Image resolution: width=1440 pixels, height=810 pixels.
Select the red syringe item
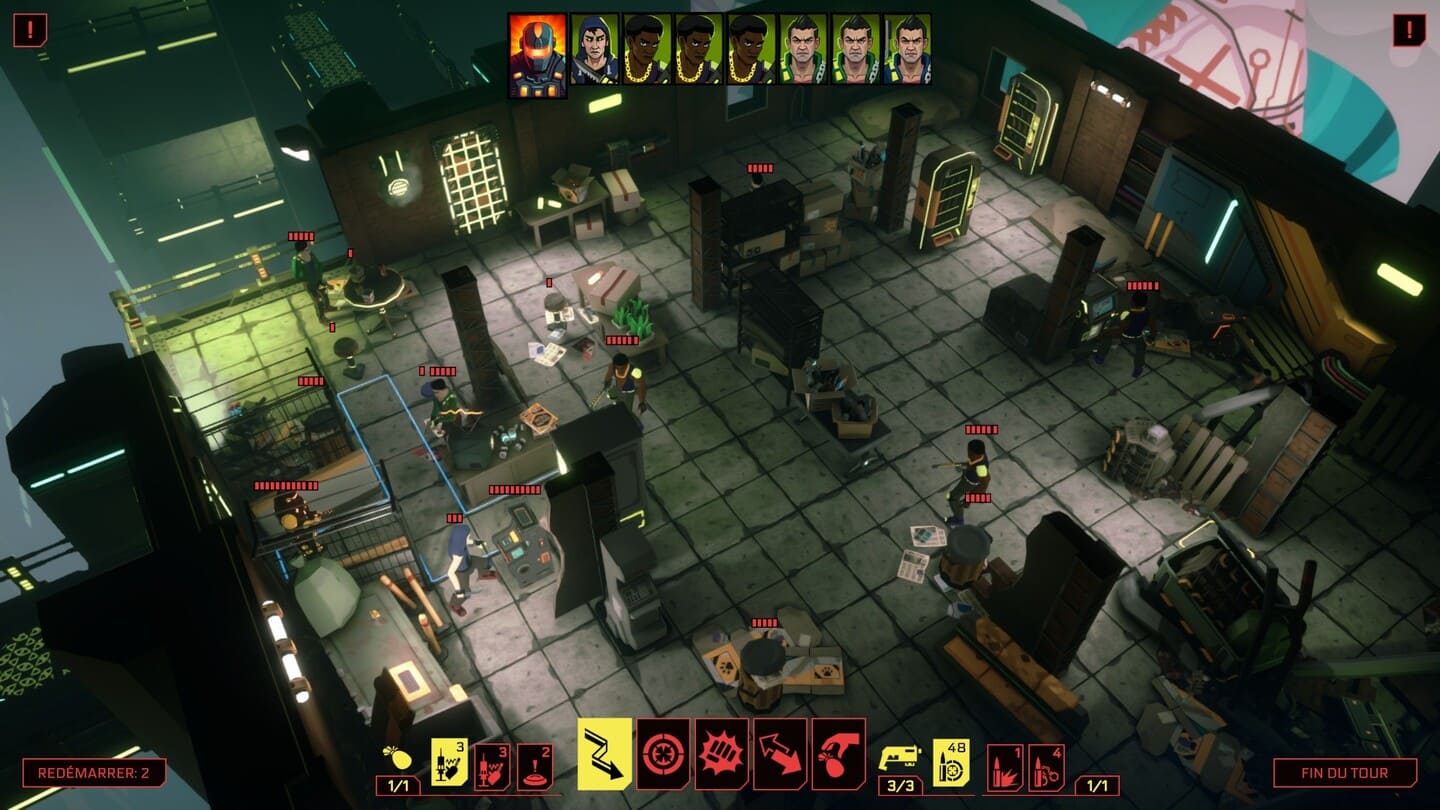492,767
